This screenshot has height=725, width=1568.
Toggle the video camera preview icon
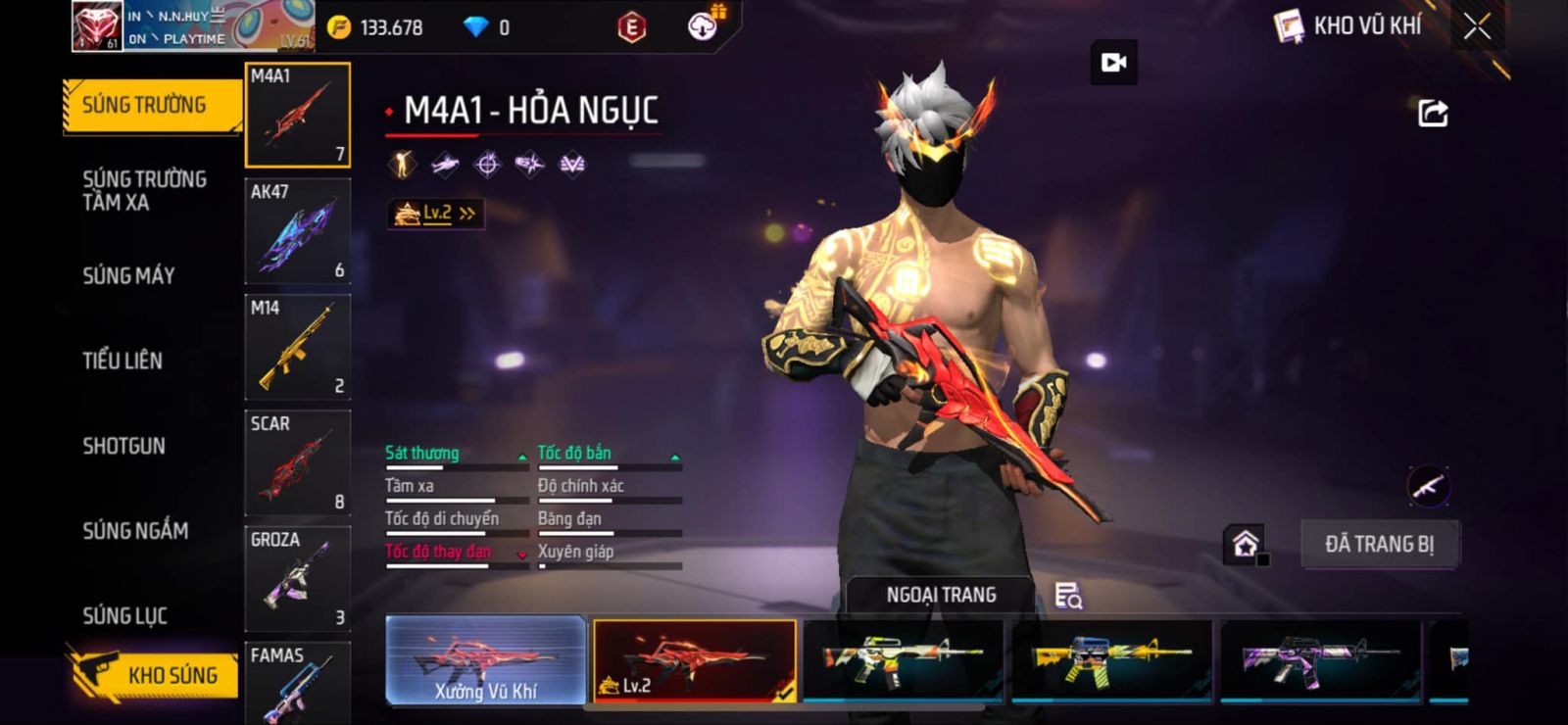point(1114,63)
